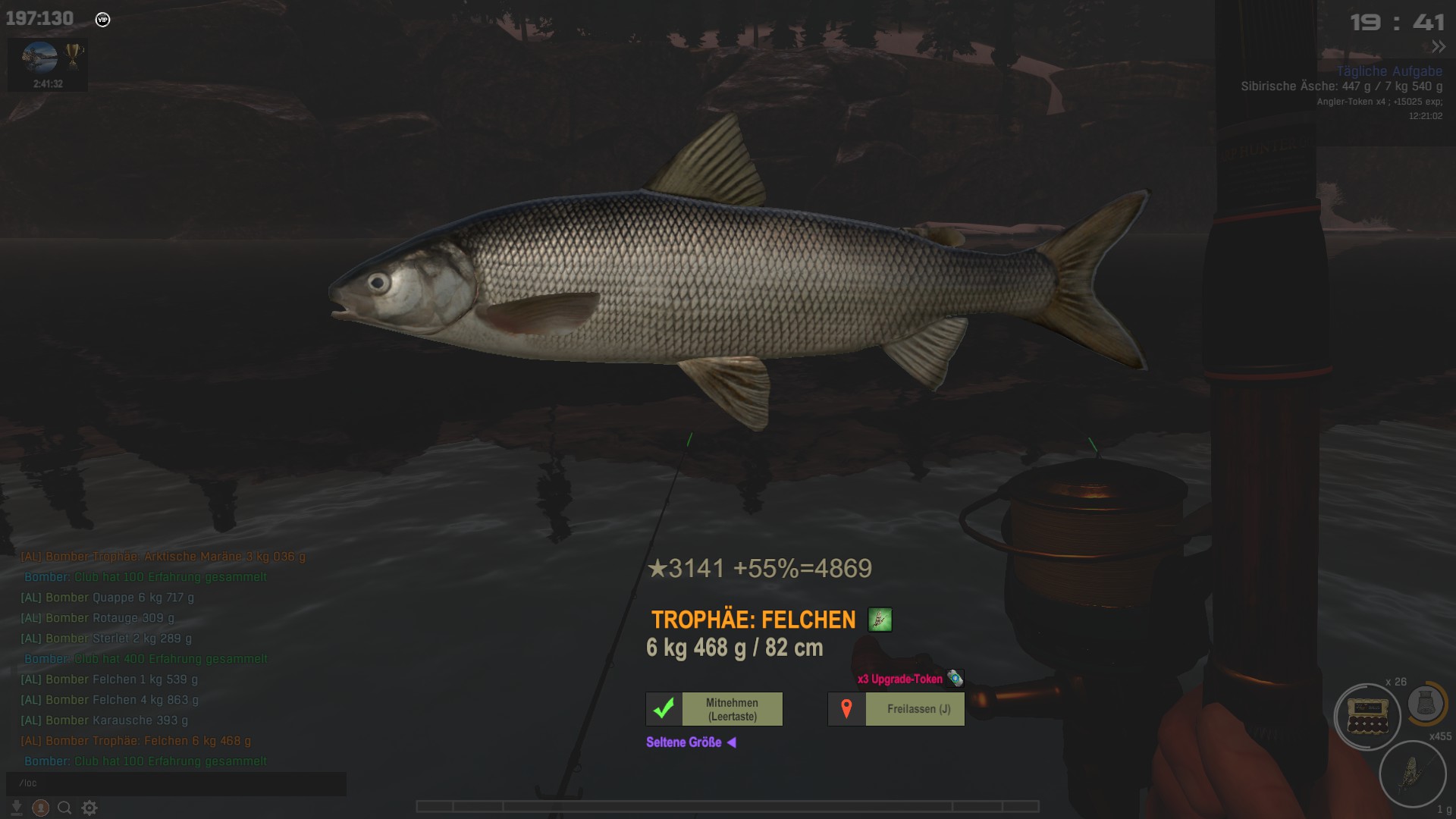This screenshot has width=1456, height=819.
Task: Select the groundbait box slot
Action: tap(1367, 717)
